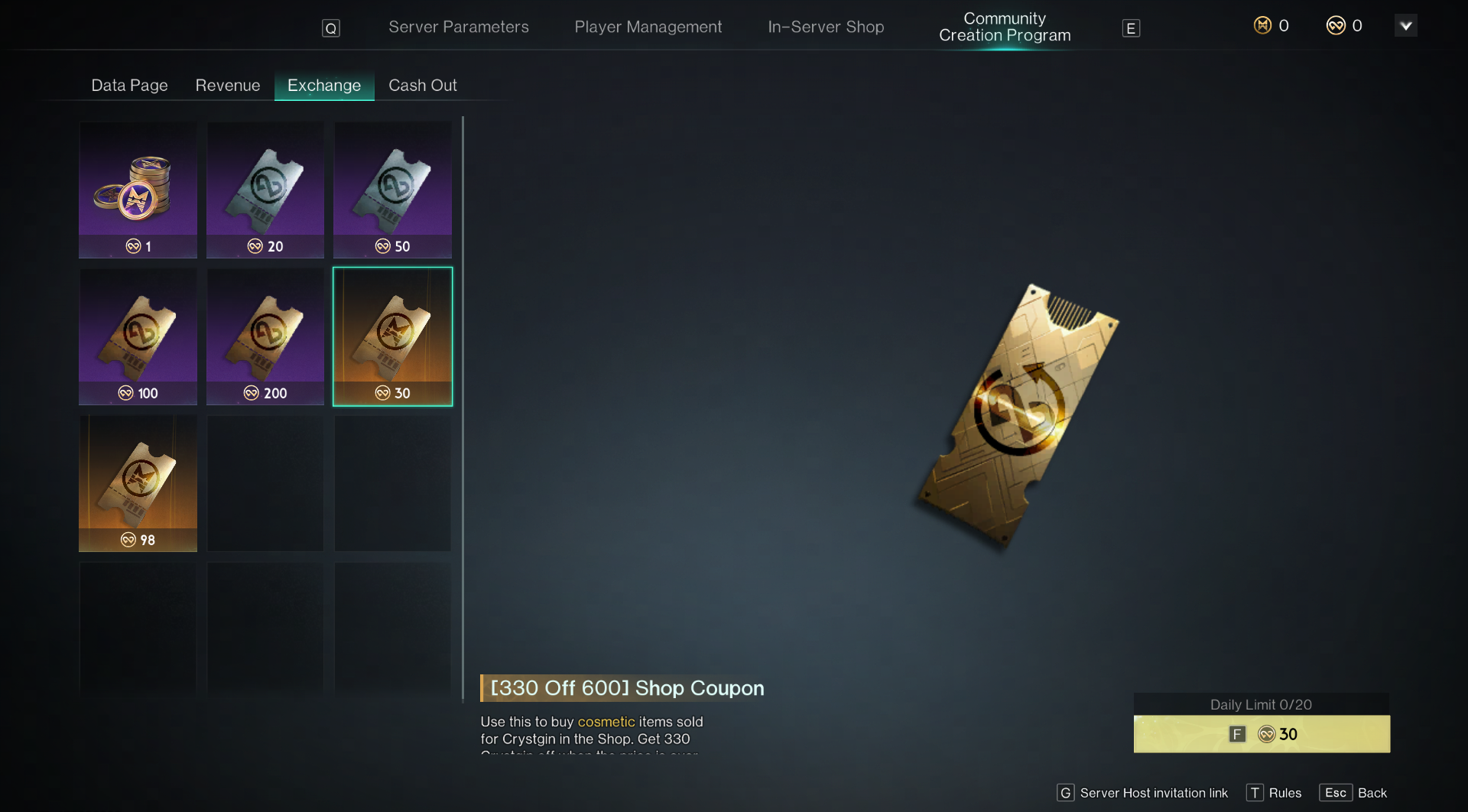View the Rules
Image resolution: width=1468 pixels, height=812 pixels.
[x=1275, y=793]
